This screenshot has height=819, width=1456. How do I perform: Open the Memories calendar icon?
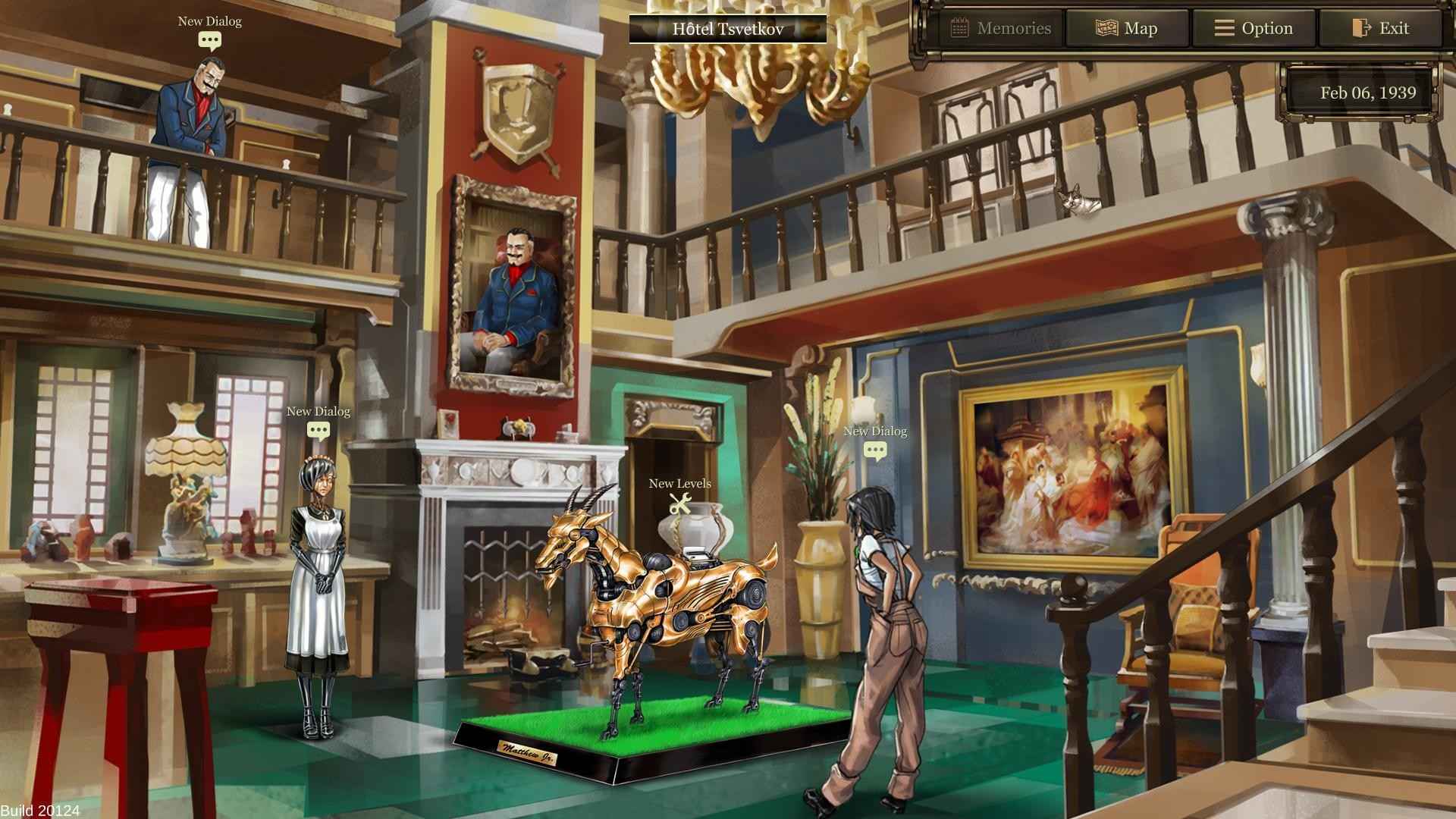959,27
